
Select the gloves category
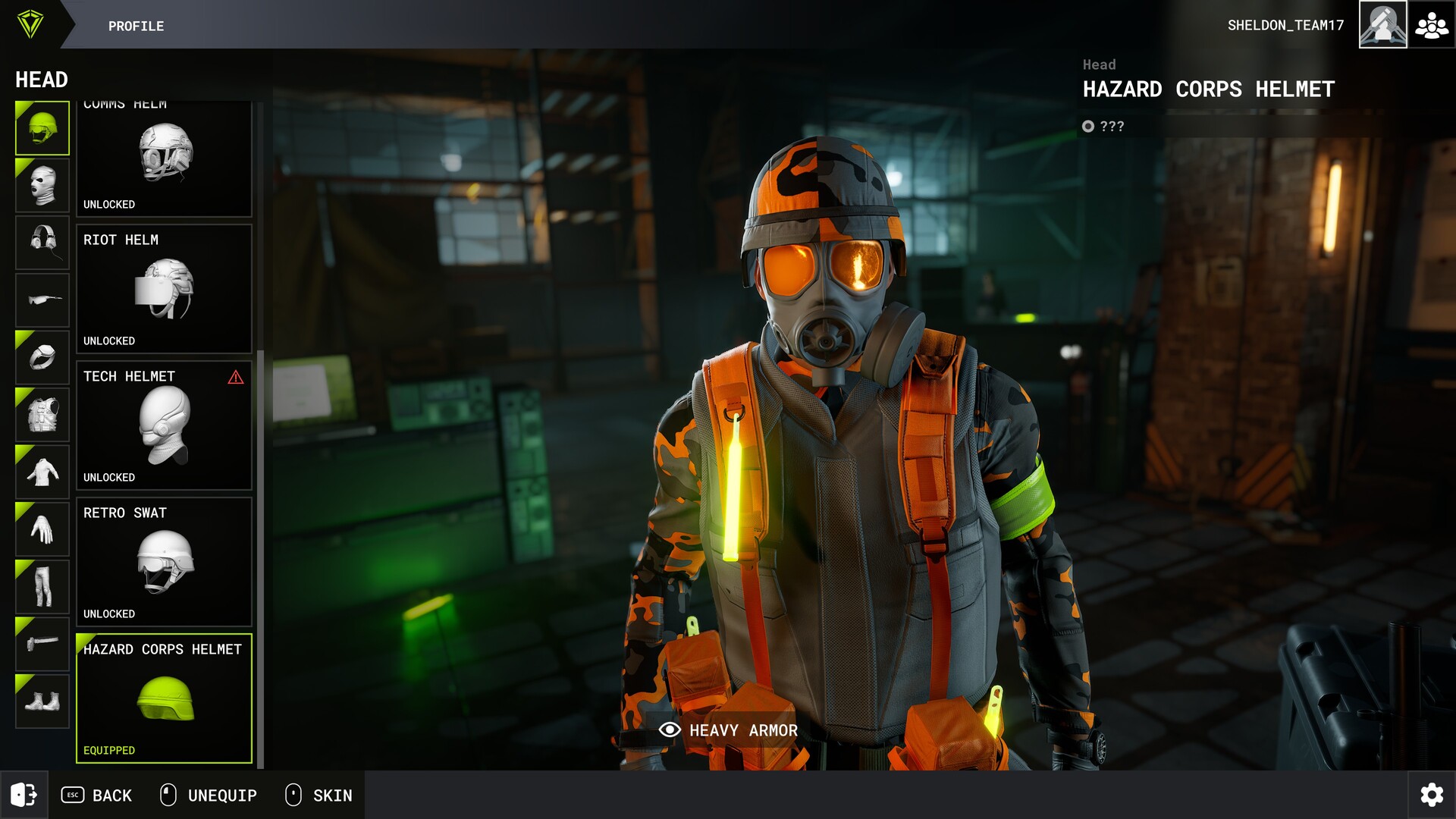(42, 529)
